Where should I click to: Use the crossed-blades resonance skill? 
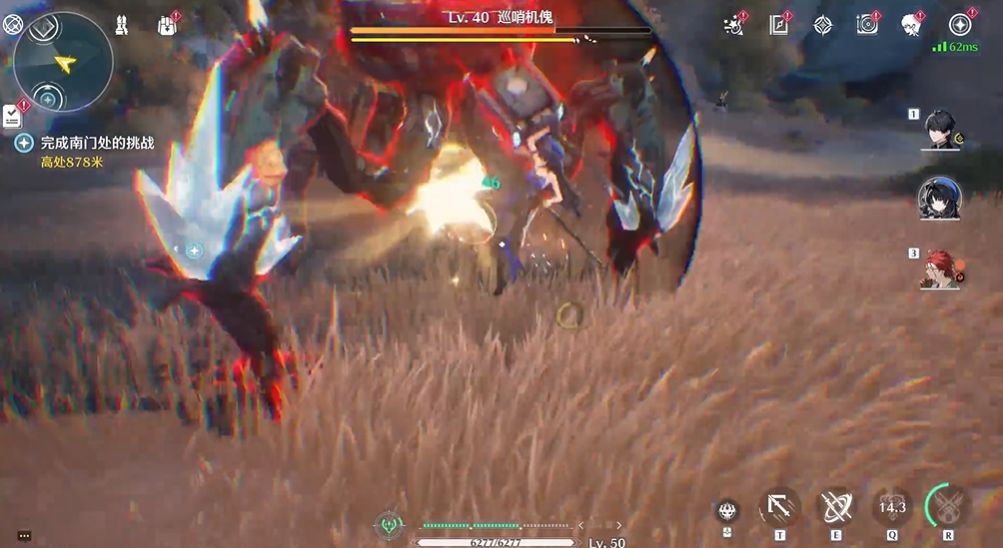click(835, 508)
